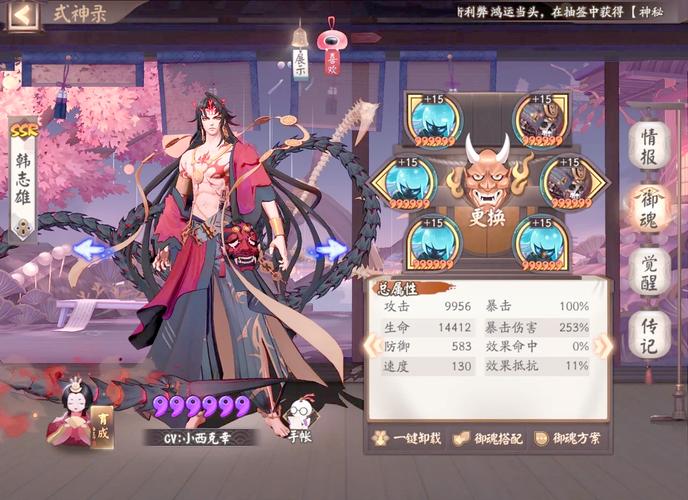The height and width of the screenshot is (500, 688).
Task: Toggle the 喜欢 favorite charm
Action: click(331, 52)
